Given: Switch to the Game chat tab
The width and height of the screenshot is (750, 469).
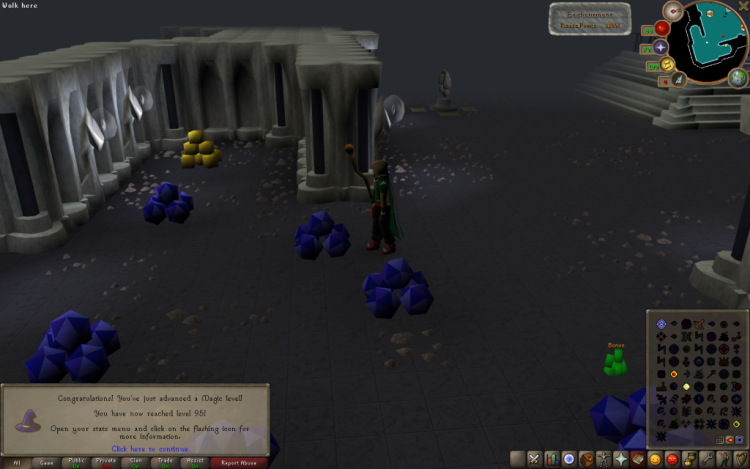Looking at the screenshot, I should click(46, 463).
